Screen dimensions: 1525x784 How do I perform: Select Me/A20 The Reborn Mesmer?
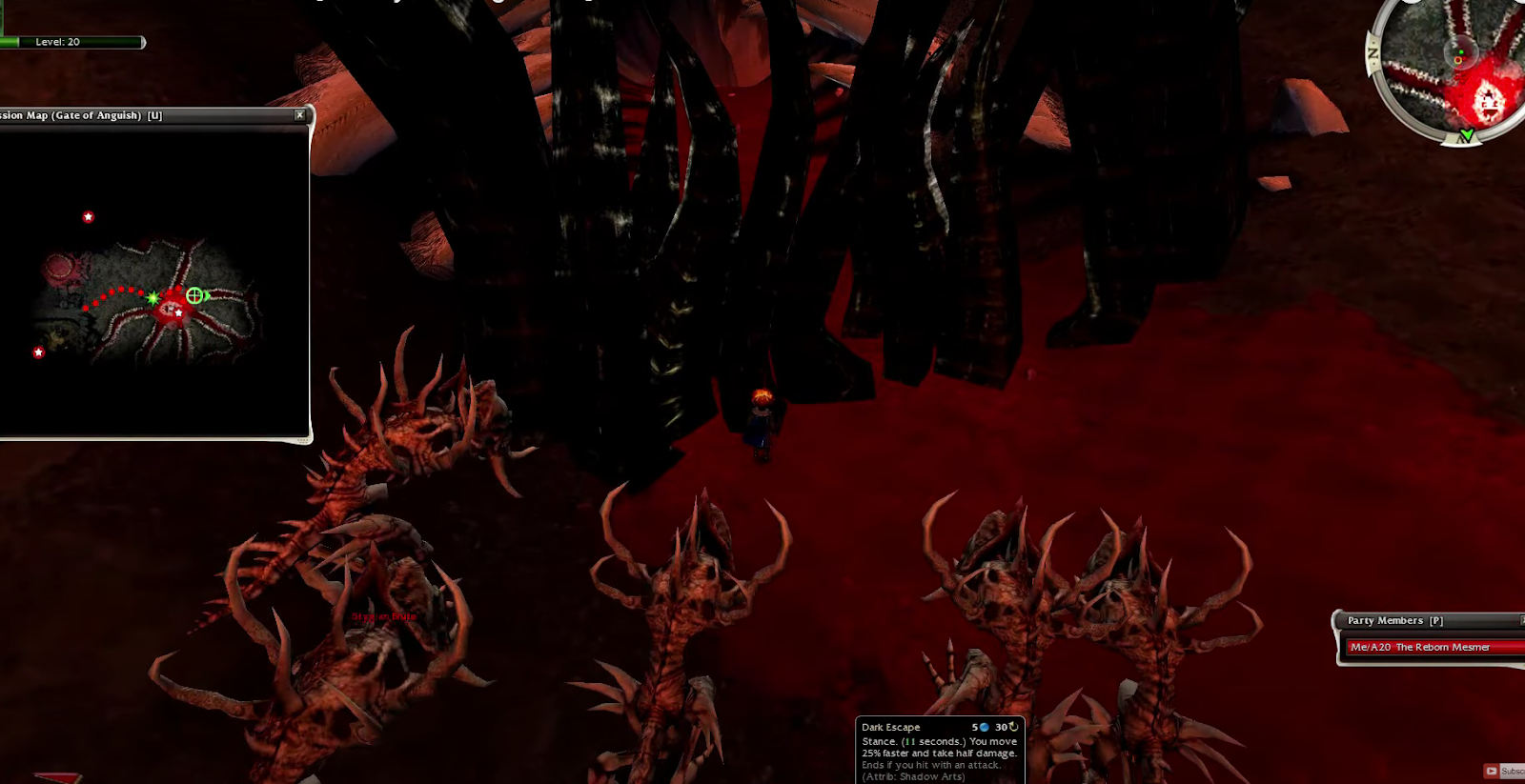pos(1419,647)
